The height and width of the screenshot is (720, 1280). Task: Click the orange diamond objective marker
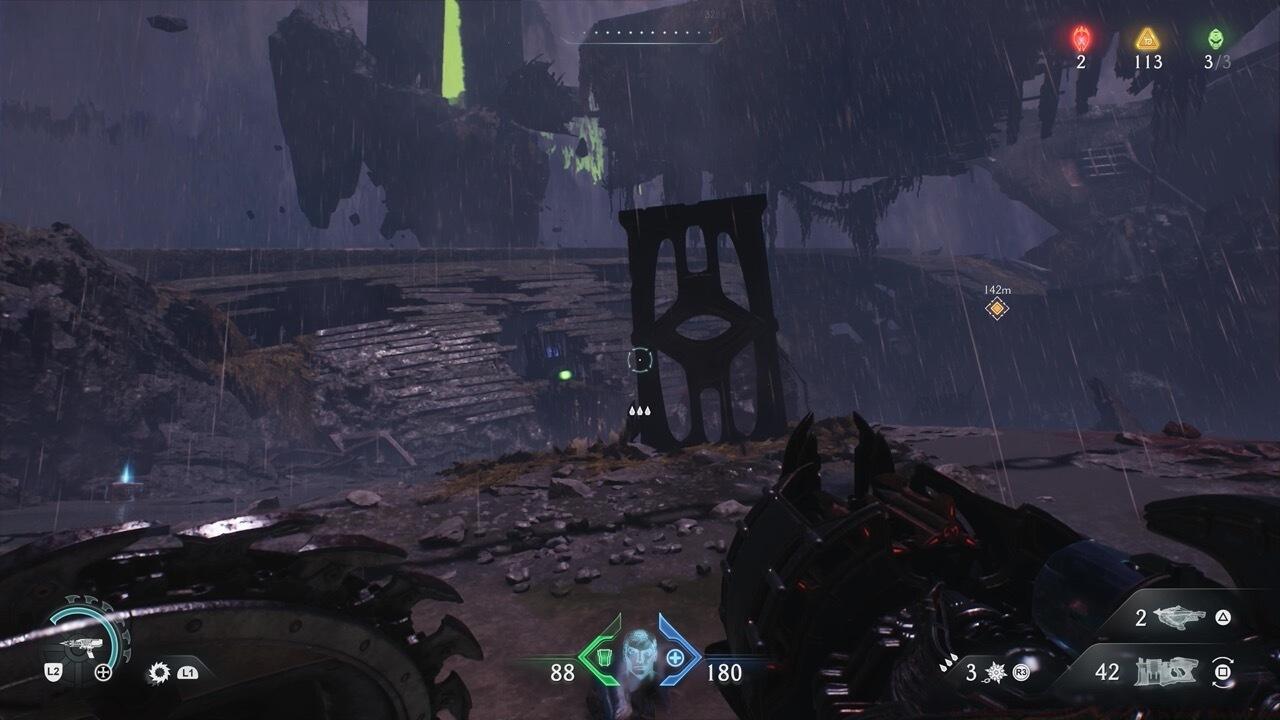point(996,309)
